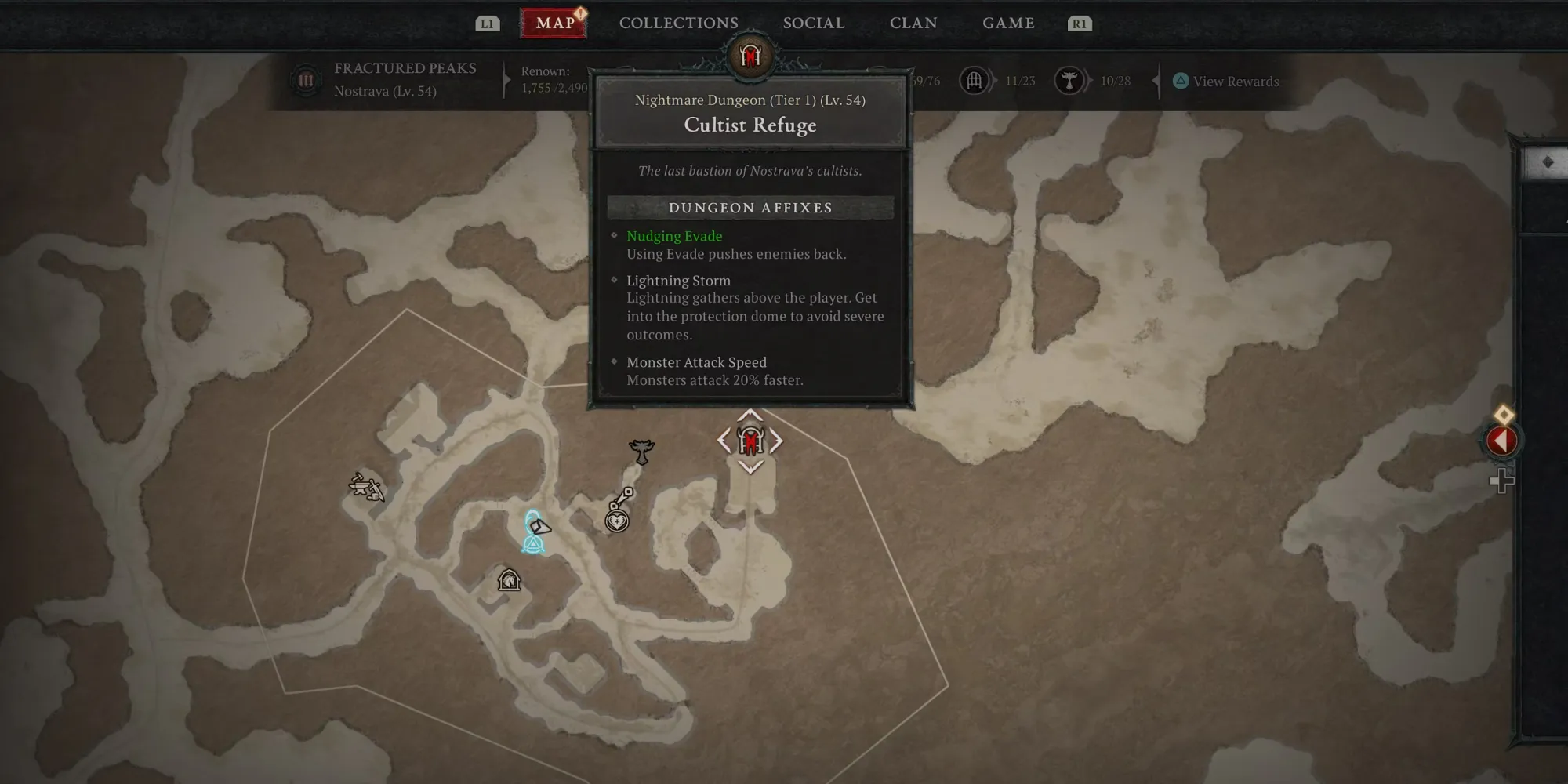Viewport: 1568px width, 784px height.
Task: Go to the Game tab
Action: (x=1008, y=24)
